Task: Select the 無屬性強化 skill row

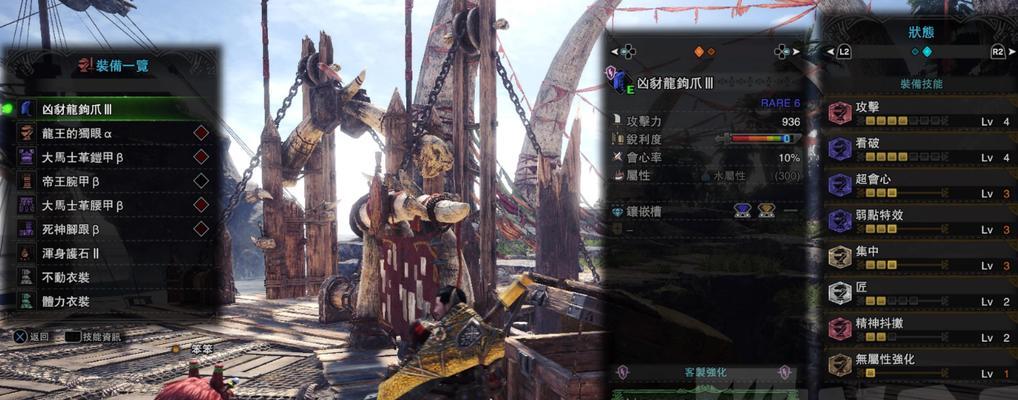Action: [x=920, y=365]
